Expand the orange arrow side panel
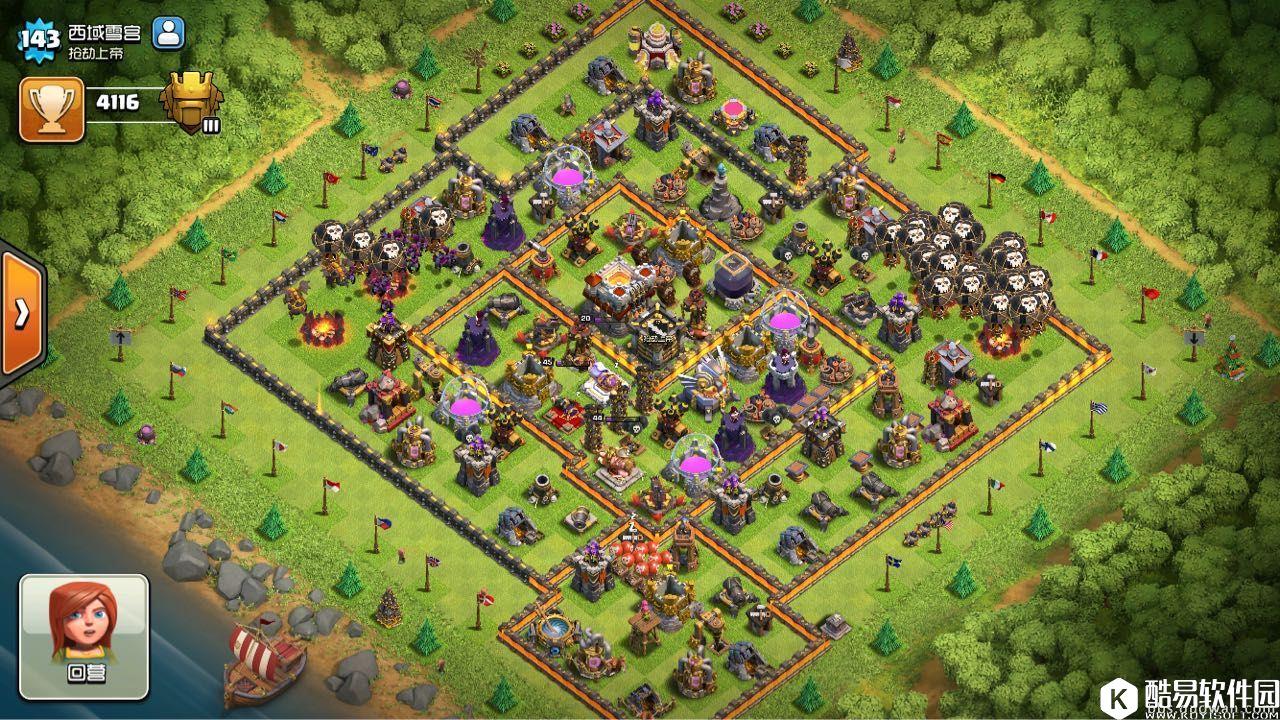The image size is (1280, 720). (21, 313)
